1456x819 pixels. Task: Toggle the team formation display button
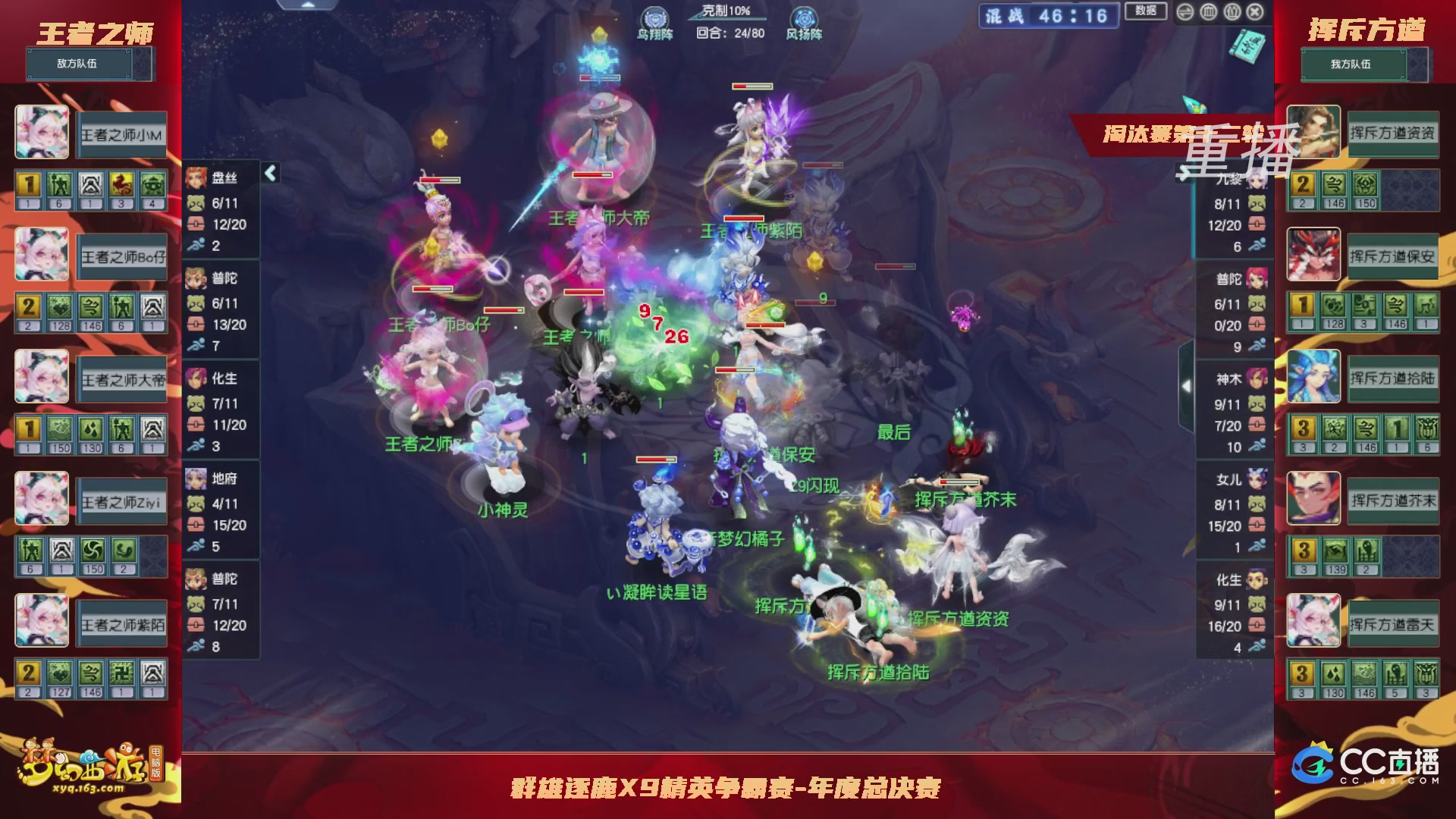(x=1232, y=11)
